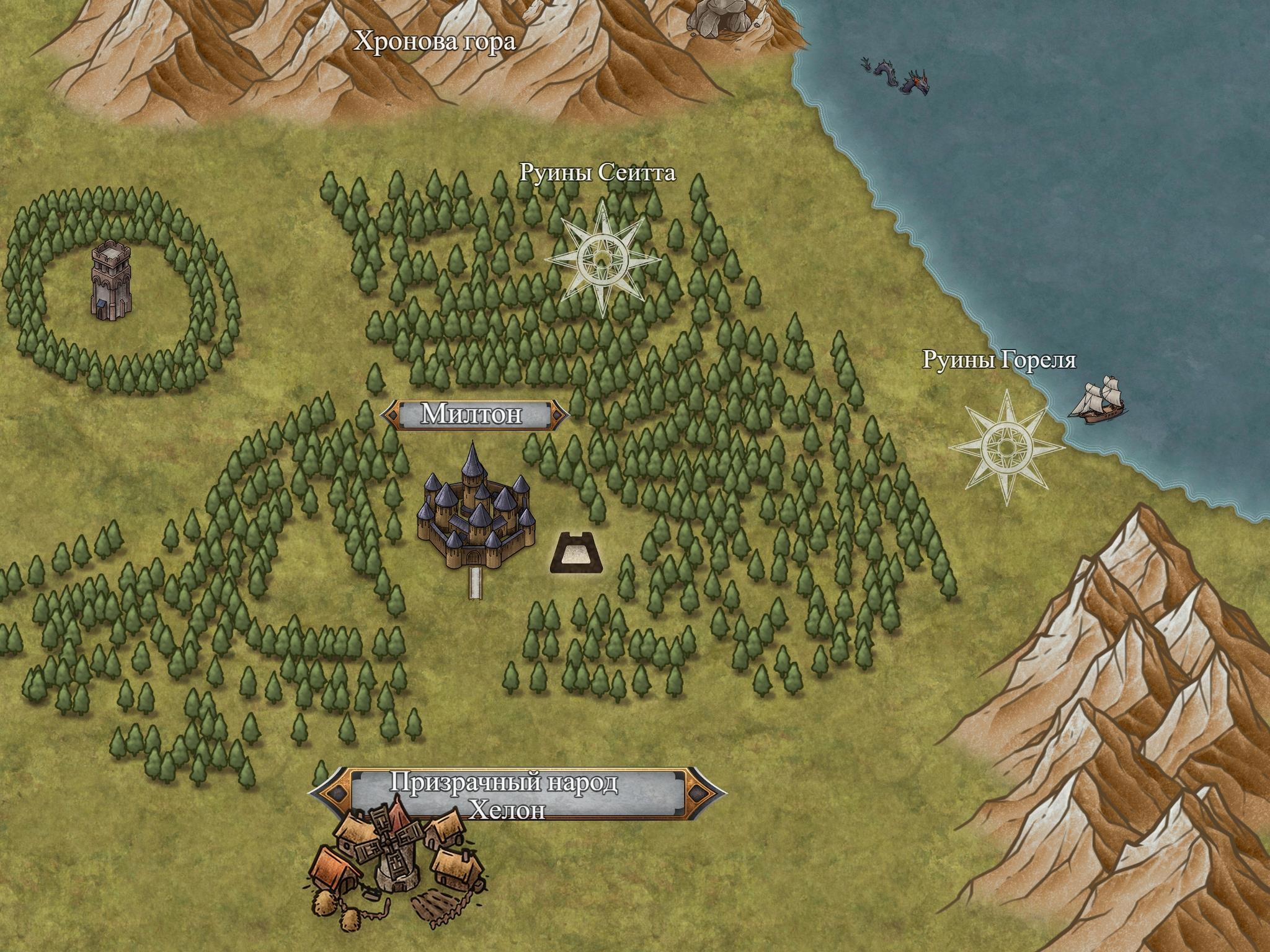Click the Руины Сеитта star marker

point(602,259)
